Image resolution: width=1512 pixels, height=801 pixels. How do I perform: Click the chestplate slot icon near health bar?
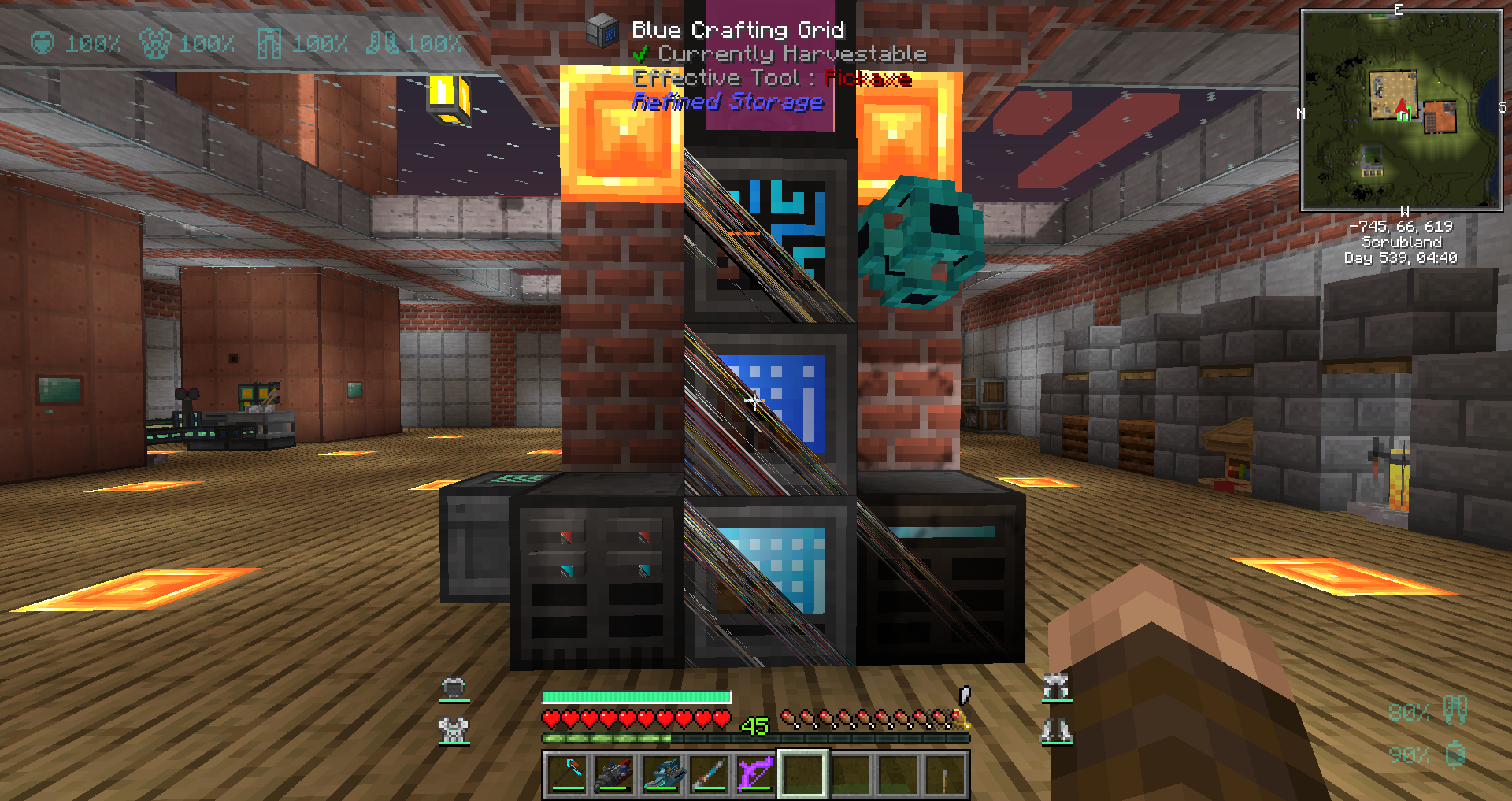click(452, 729)
